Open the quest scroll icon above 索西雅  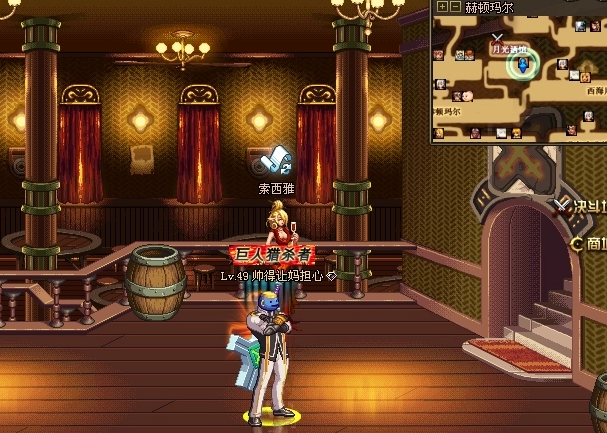coord(275,162)
